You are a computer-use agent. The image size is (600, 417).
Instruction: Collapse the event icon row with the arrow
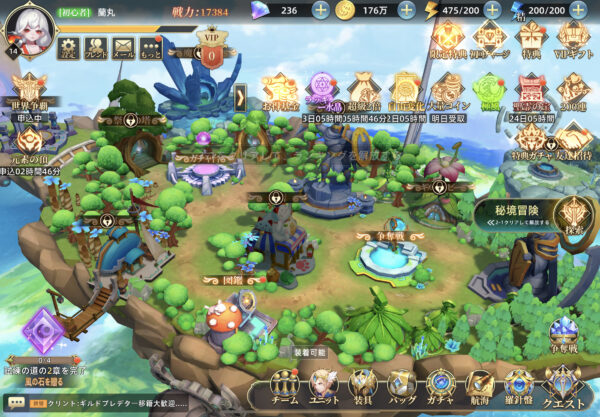tap(241, 96)
